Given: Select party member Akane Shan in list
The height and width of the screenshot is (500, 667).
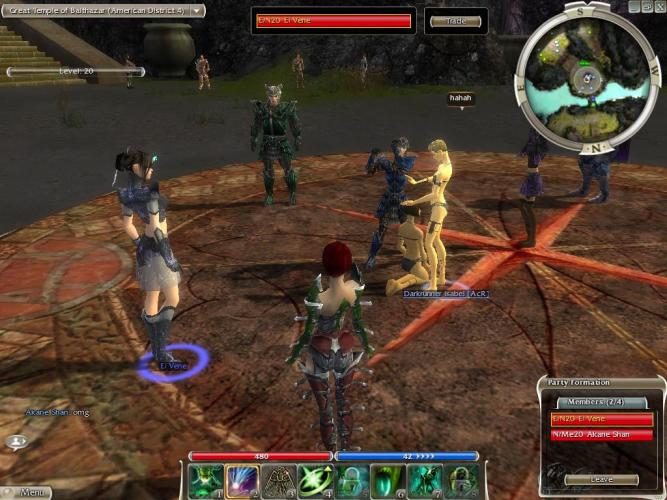Looking at the screenshot, I should point(600,435).
